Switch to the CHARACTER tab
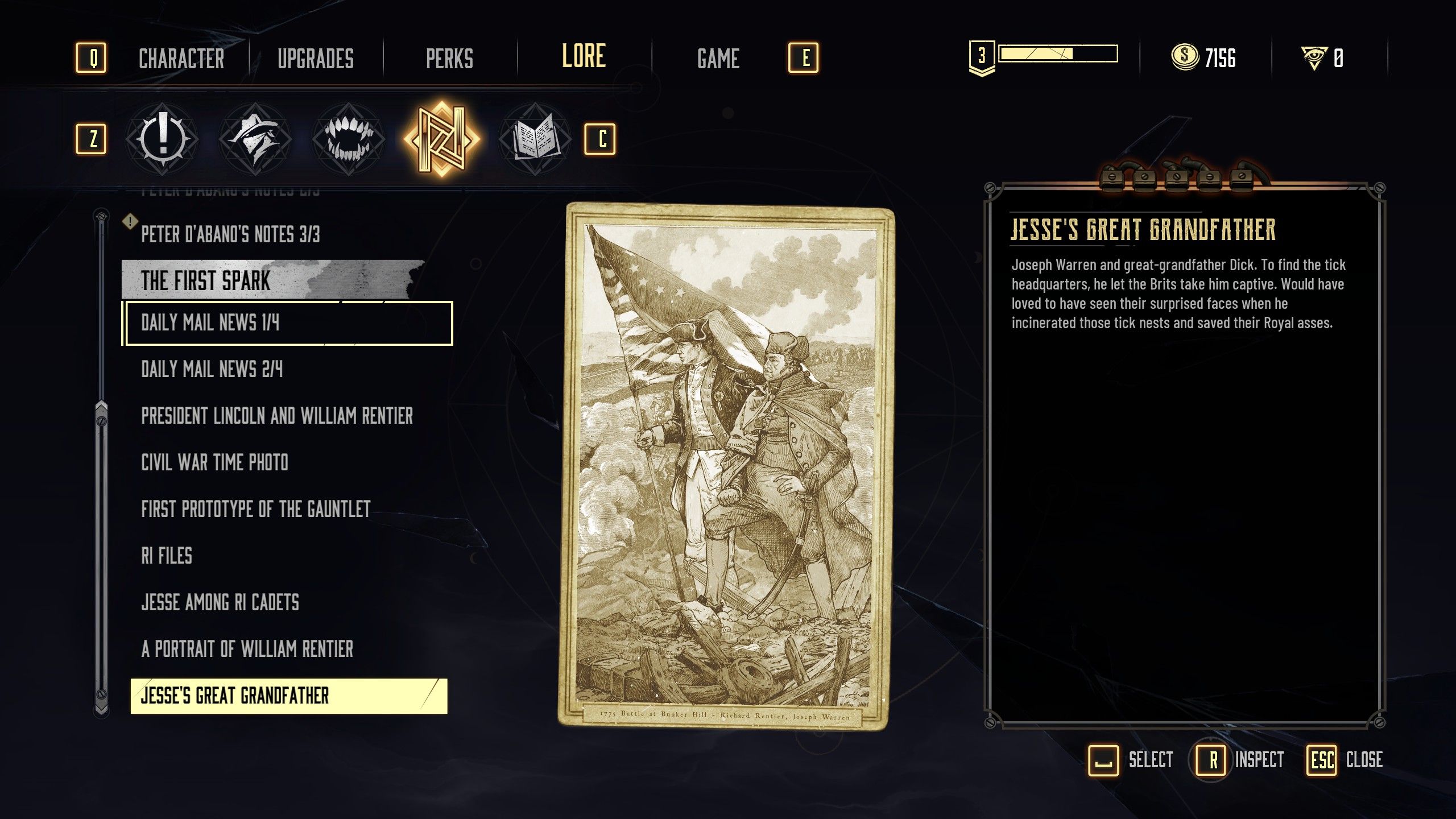Viewport: 1456px width, 819px height. pyautogui.click(x=182, y=57)
